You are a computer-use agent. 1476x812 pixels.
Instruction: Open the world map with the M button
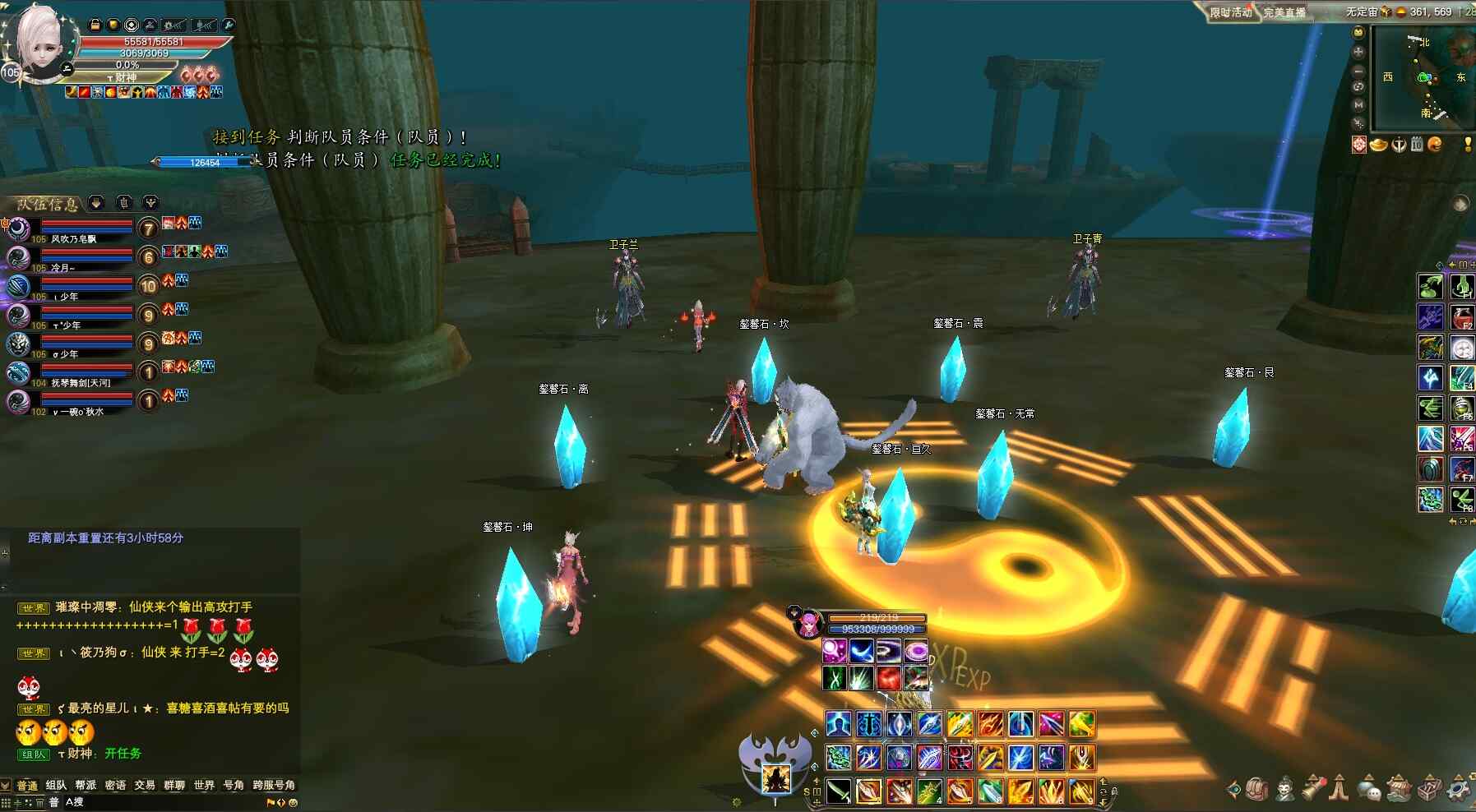pyautogui.click(x=1358, y=105)
